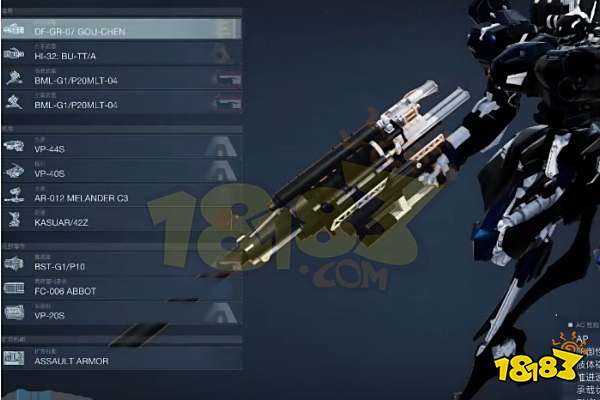Select the DF-GR-07 GOU-CHEN weapon row
This screenshot has width=600, height=400.
(120, 29)
